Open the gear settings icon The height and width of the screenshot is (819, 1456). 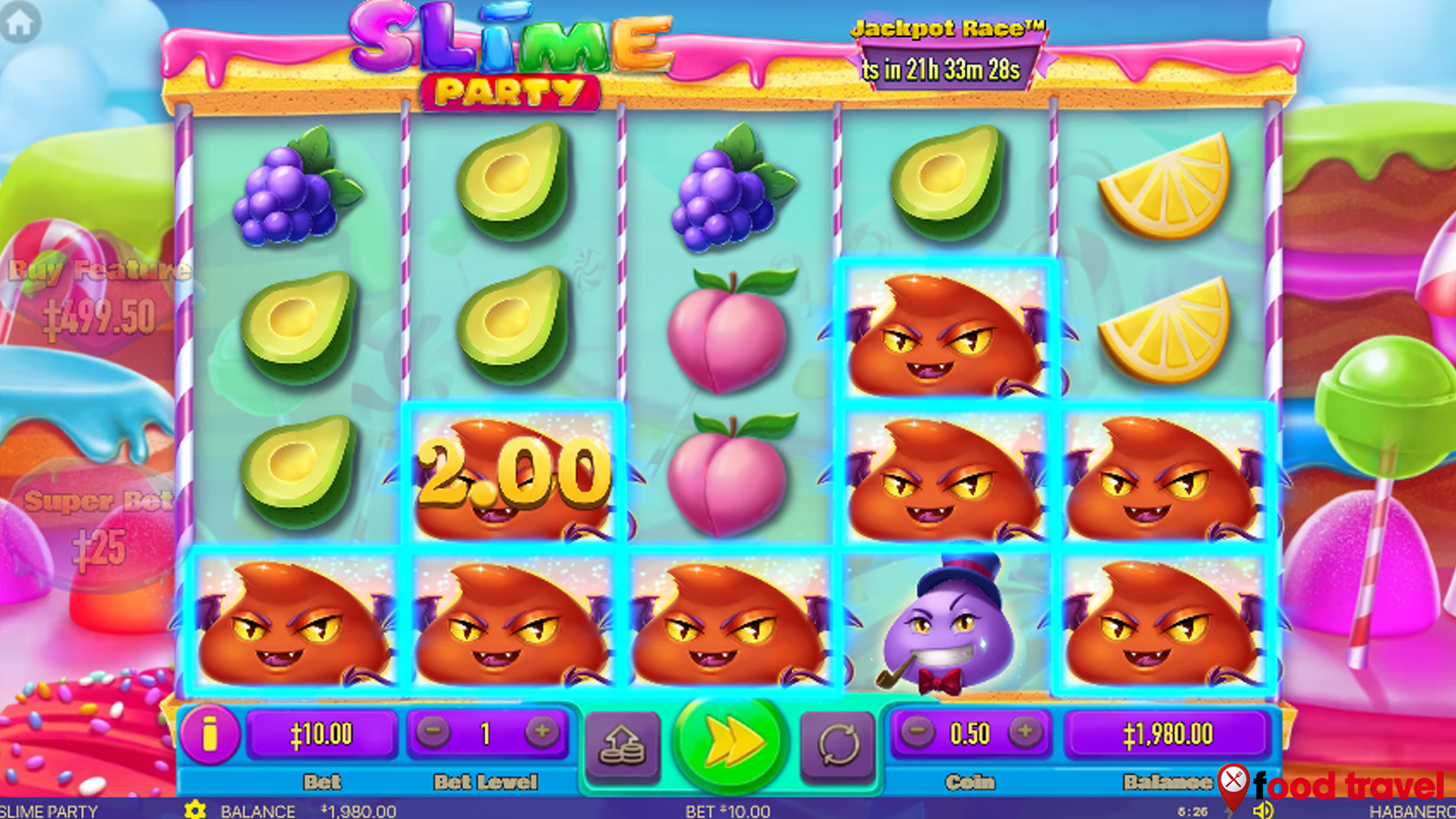[195, 810]
